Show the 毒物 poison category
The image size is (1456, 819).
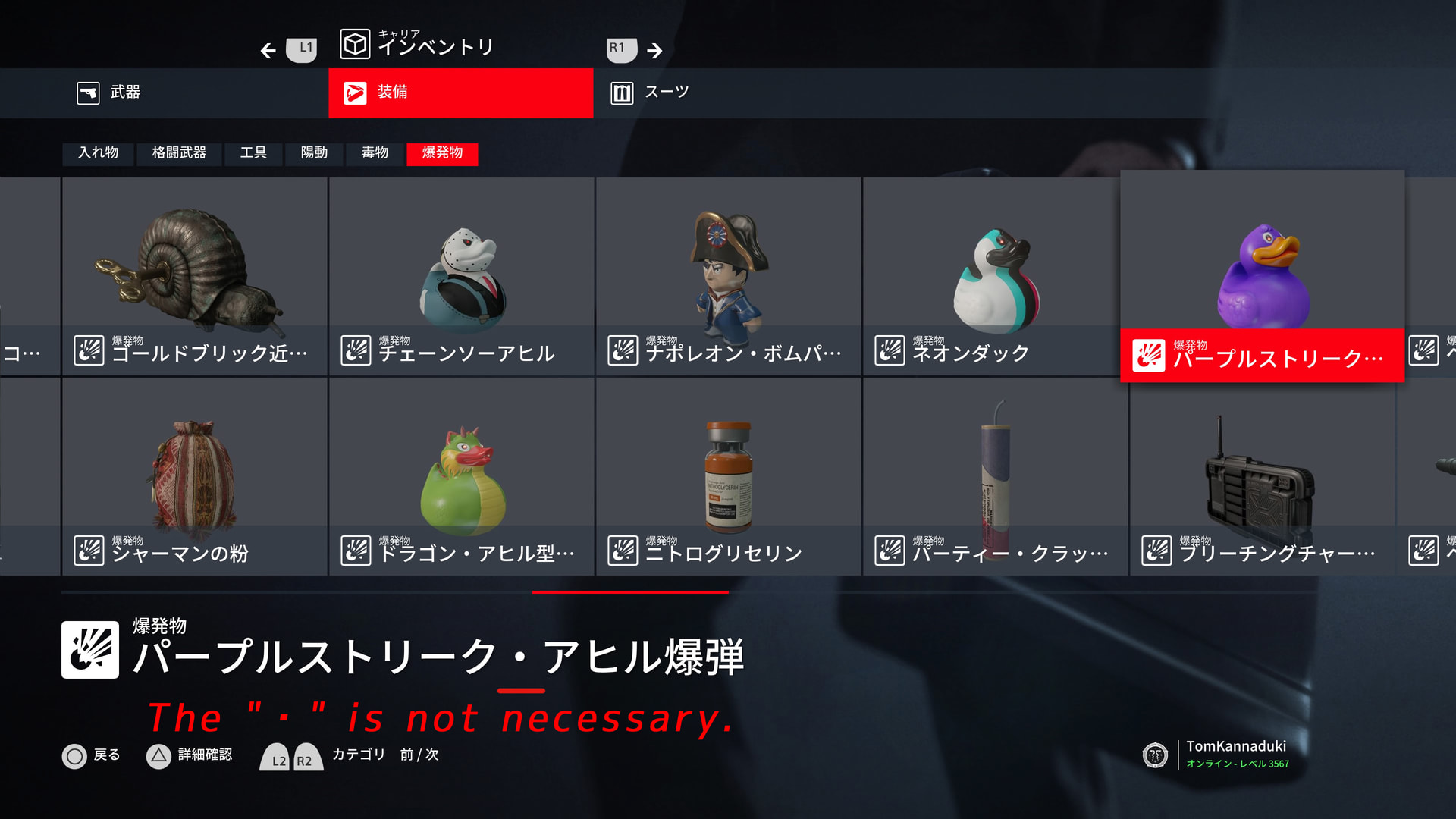pos(375,153)
